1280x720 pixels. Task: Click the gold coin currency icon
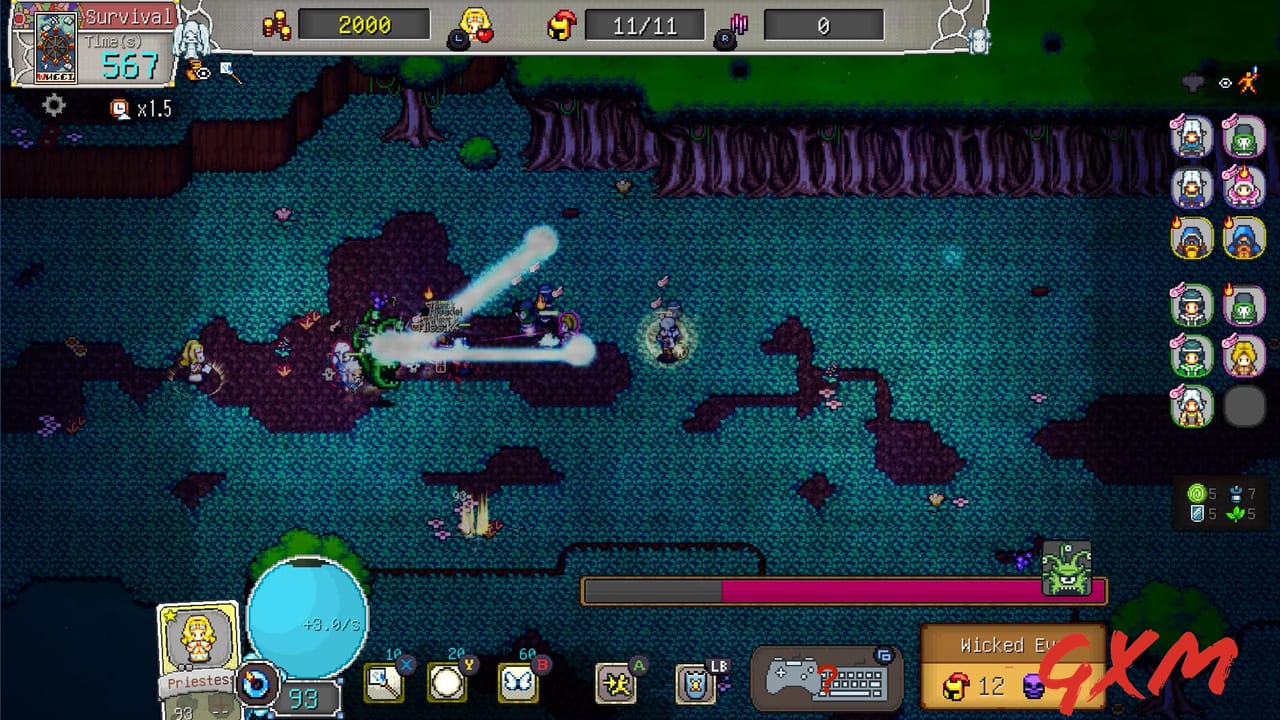[276, 24]
